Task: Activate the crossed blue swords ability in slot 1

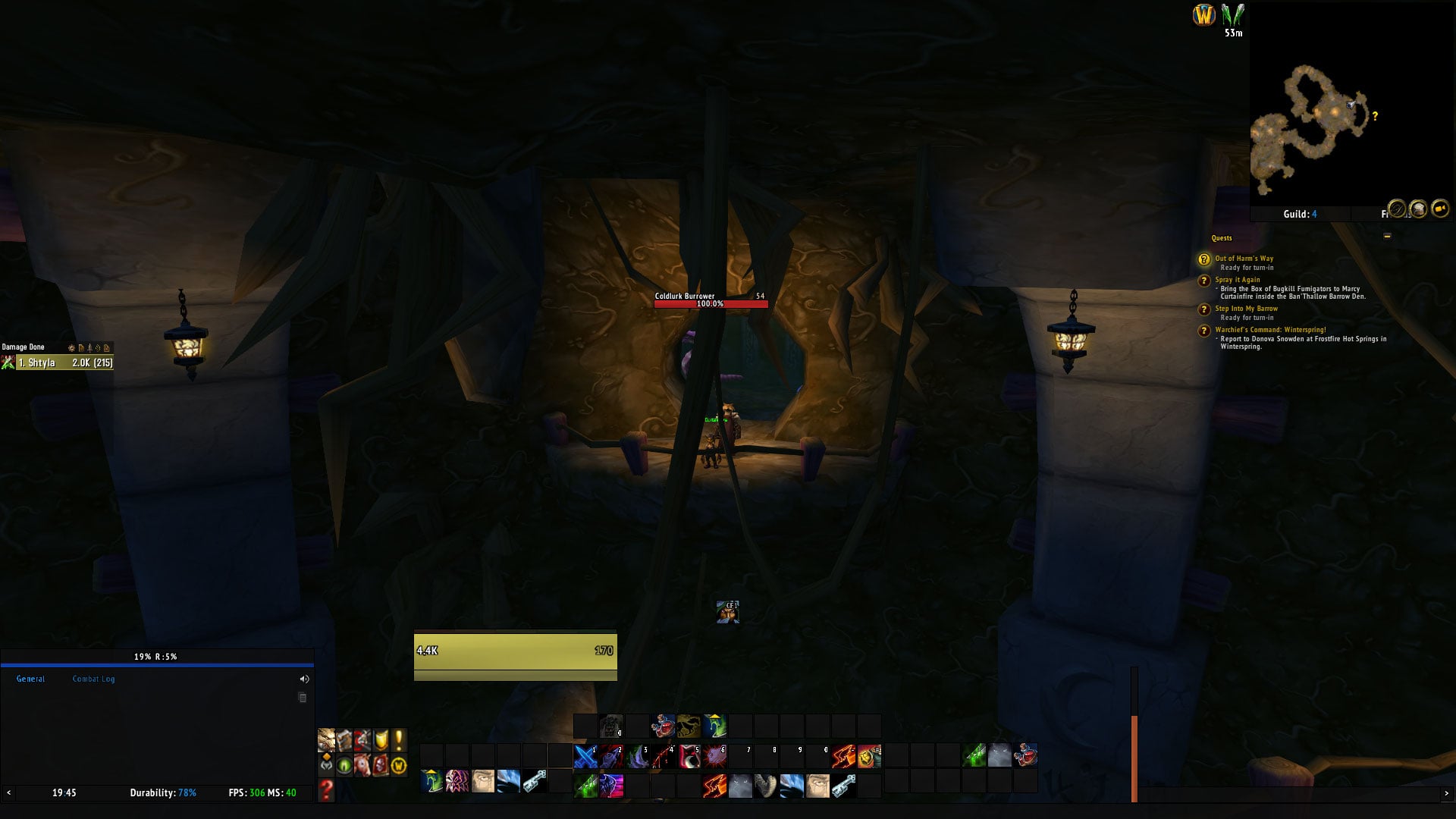Action: (585, 756)
